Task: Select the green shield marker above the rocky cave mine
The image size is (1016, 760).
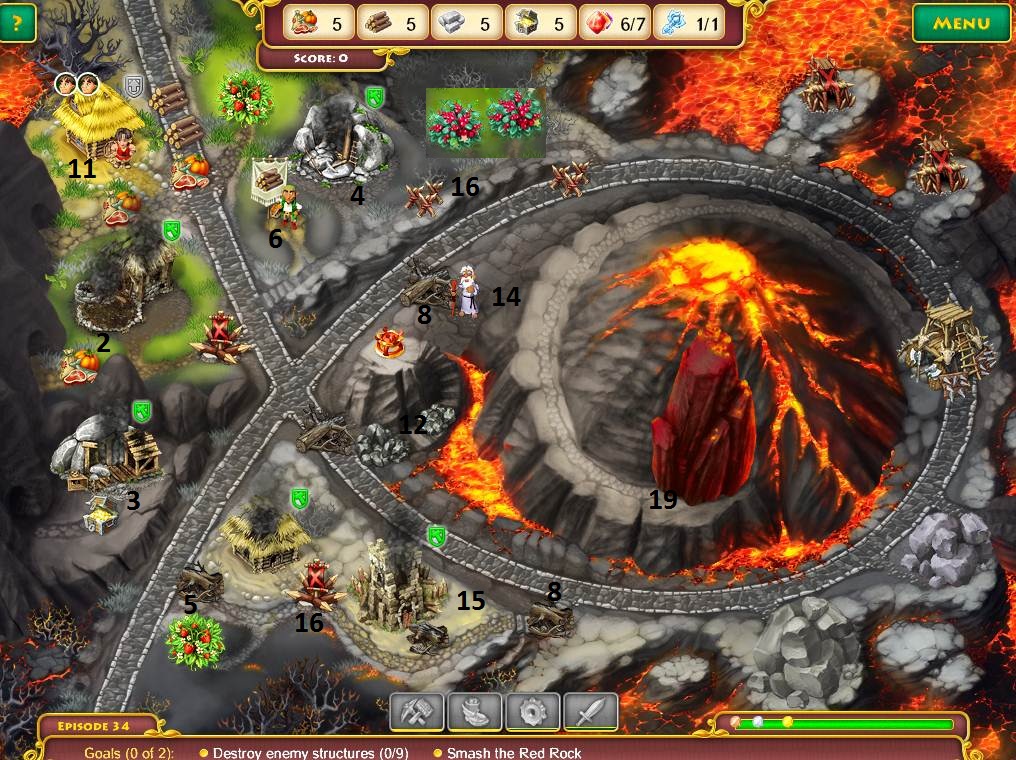Action: tap(375, 97)
